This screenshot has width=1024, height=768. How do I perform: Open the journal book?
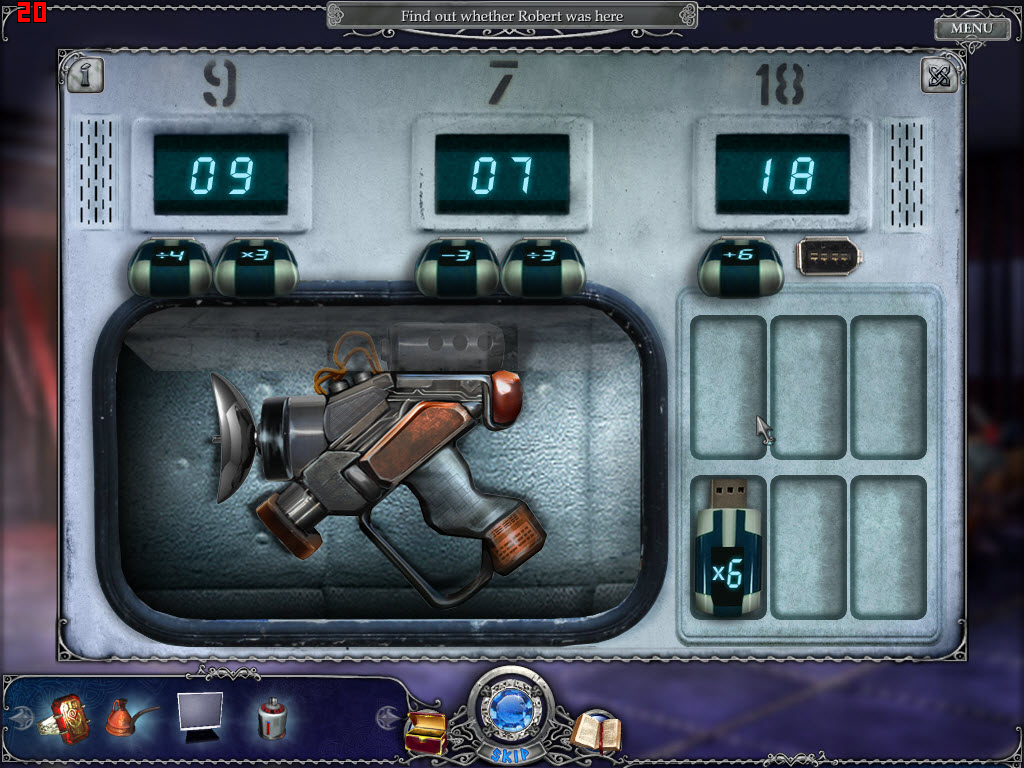596,731
